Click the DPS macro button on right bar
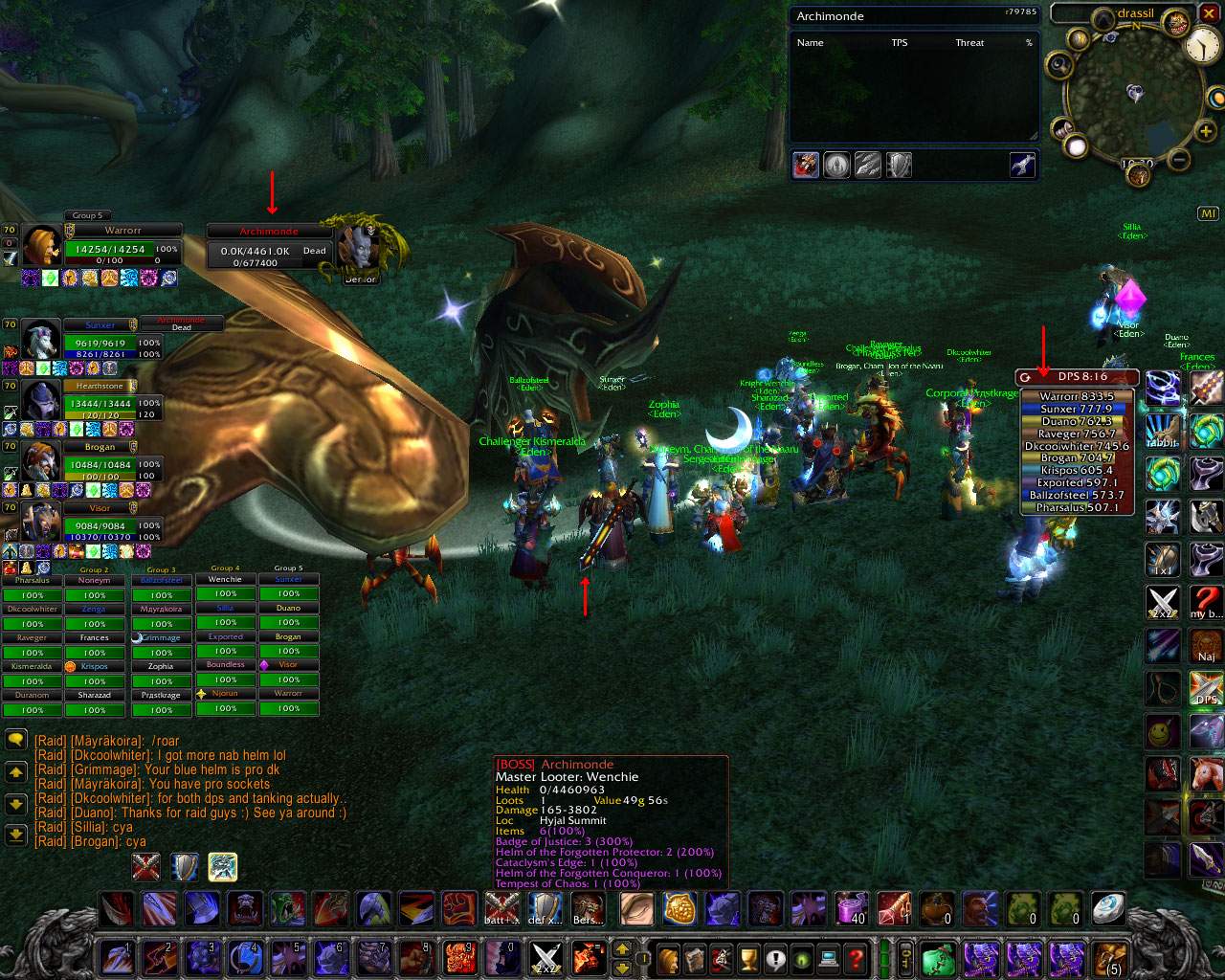Image resolution: width=1225 pixels, height=980 pixels. click(x=1207, y=689)
